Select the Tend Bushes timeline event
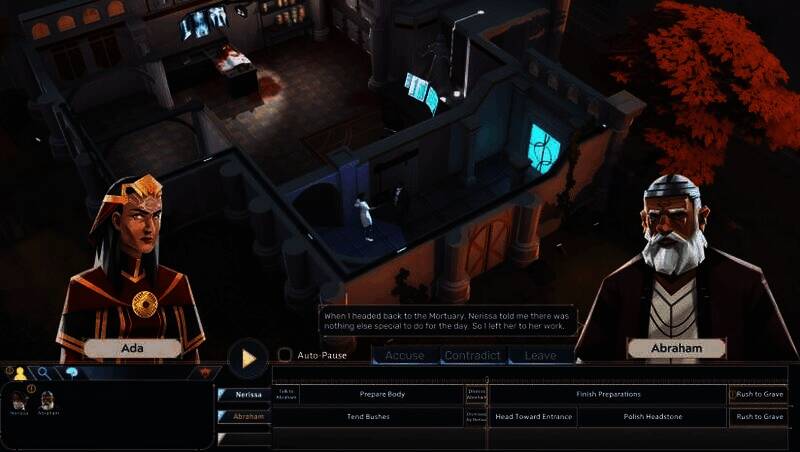 tap(368, 416)
